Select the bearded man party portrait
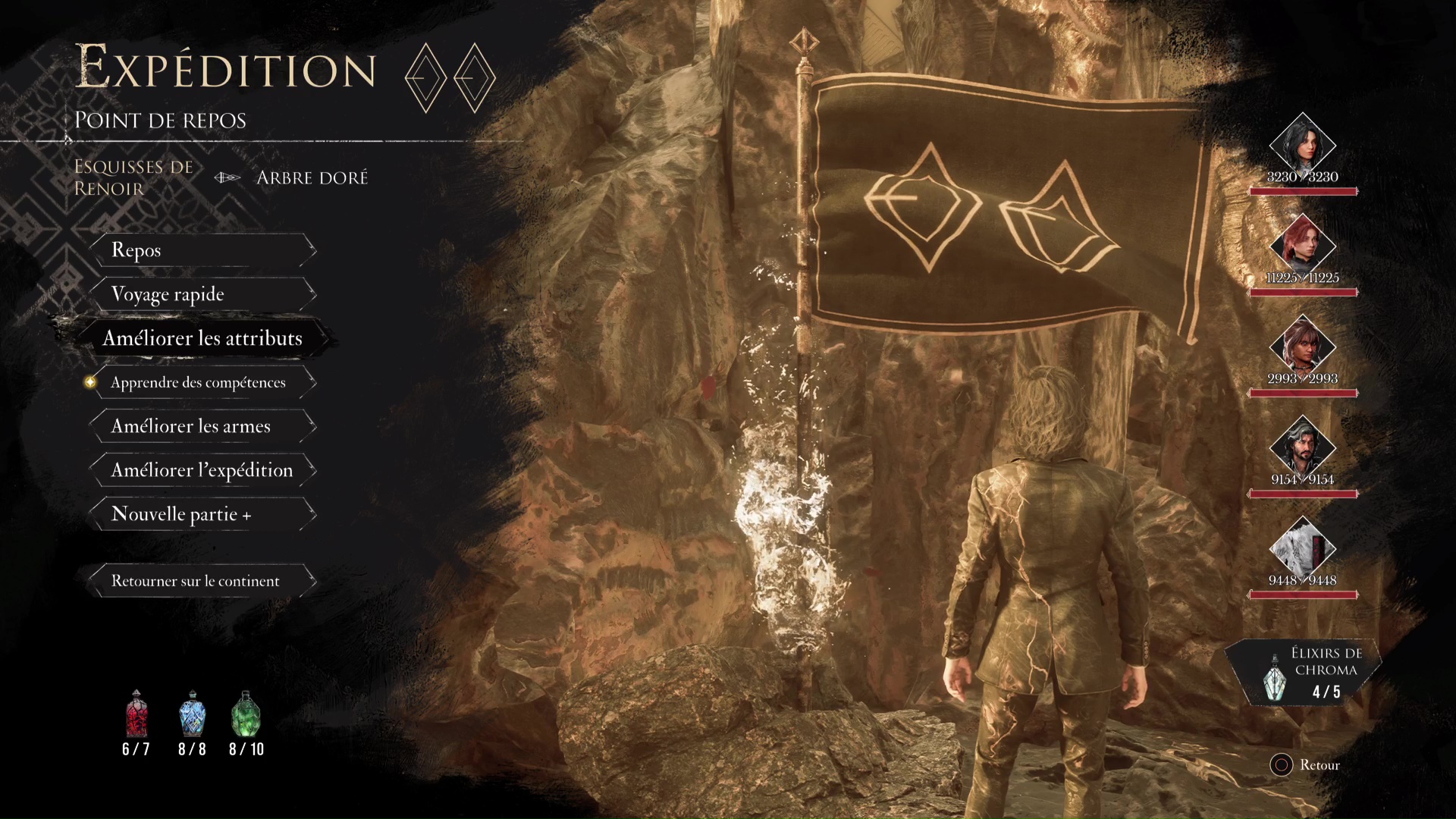Screen dimensions: 1456x819 pyautogui.click(x=1302, y=446)
